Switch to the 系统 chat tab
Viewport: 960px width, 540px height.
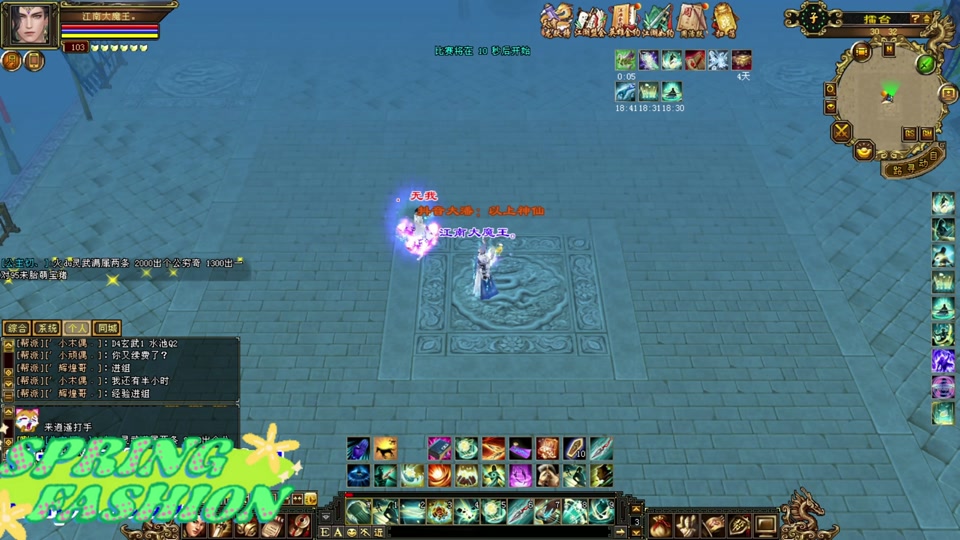pyautogui.click(x=47, y=328)
